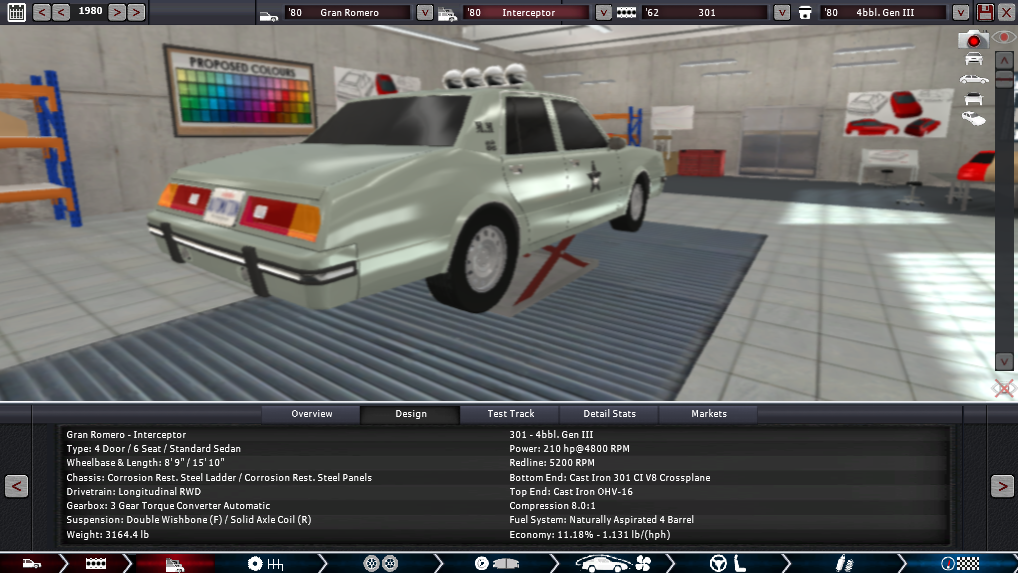The width and height of the screenshot is (1018, 573).
Task: Toggle the eye visibility icon
Action: 1004,37
